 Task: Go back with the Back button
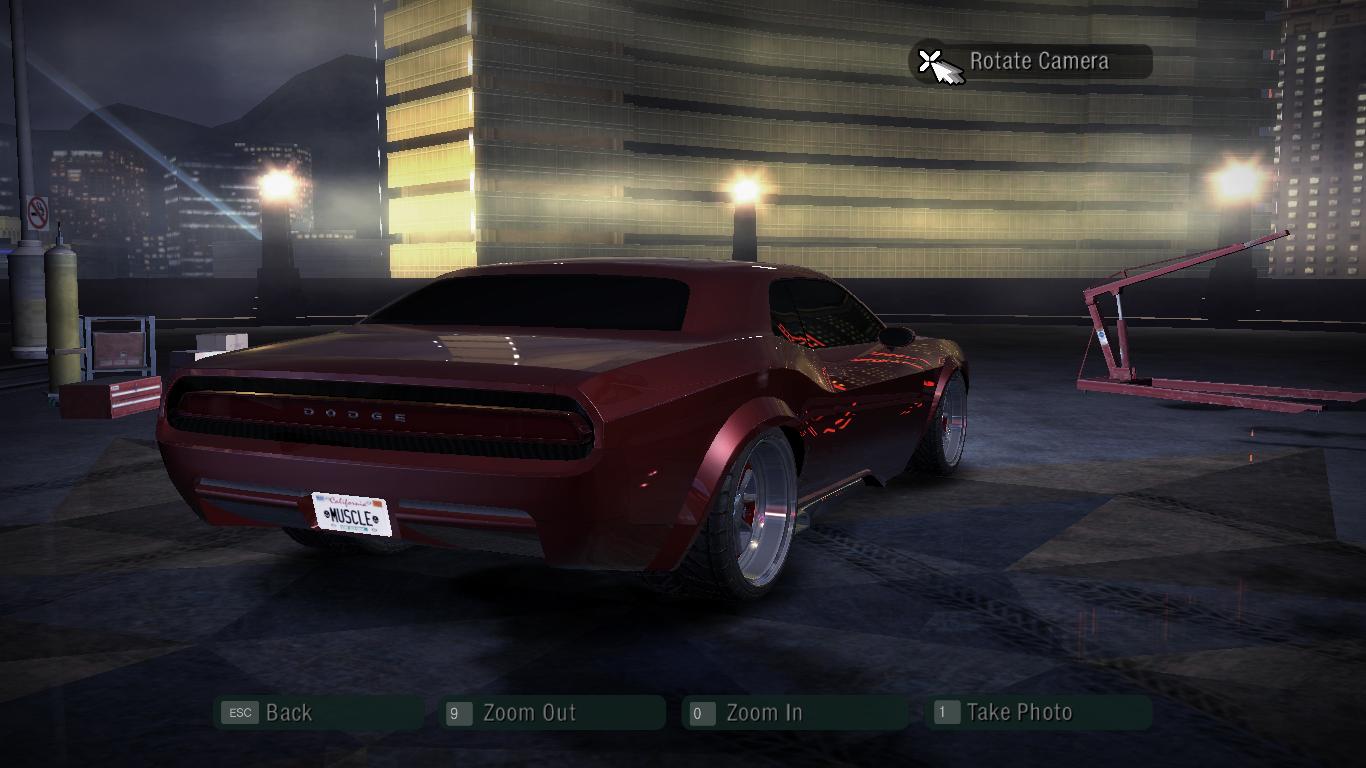coord(288,713)
